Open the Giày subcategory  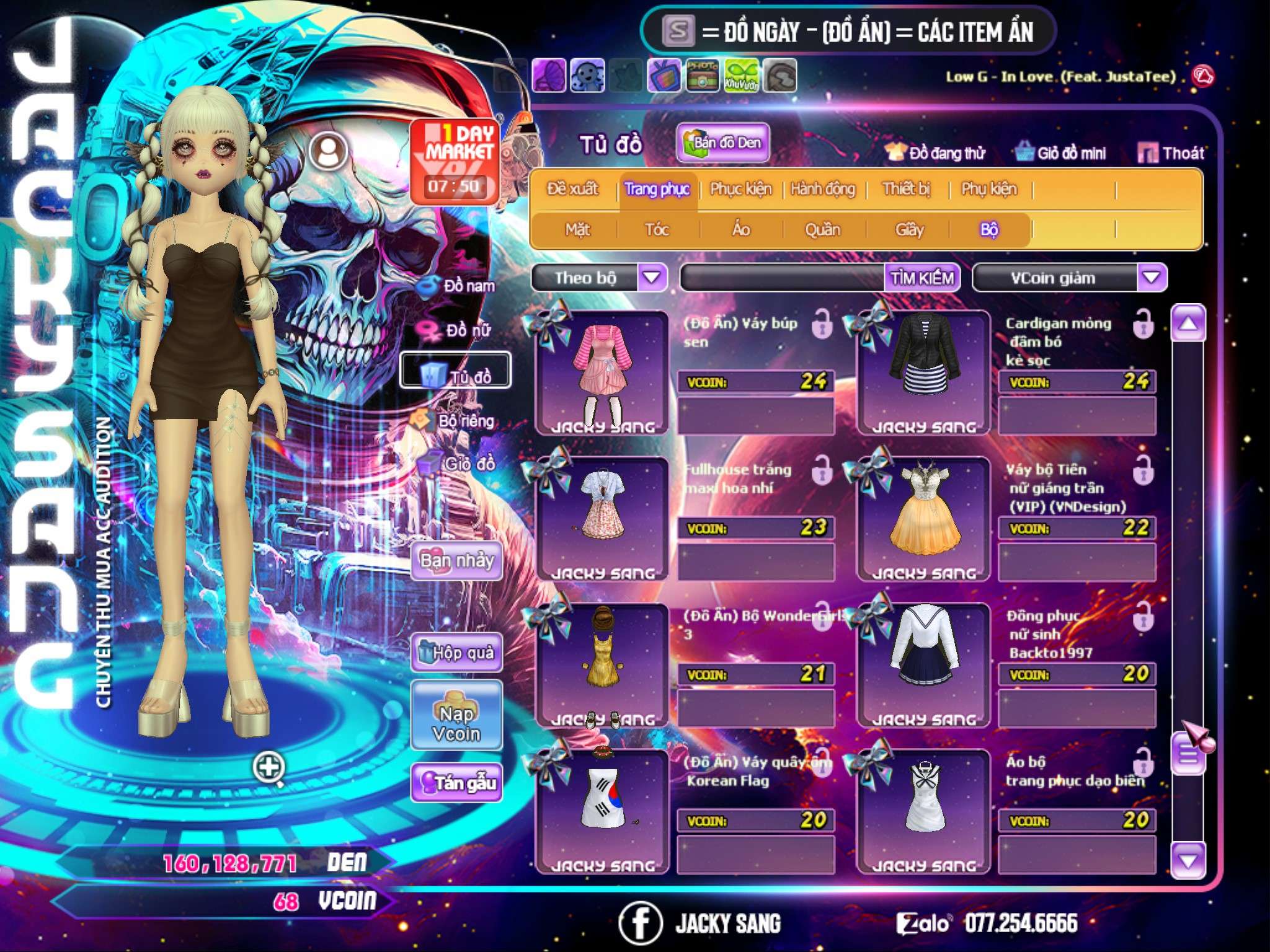[x=909, y=230]
